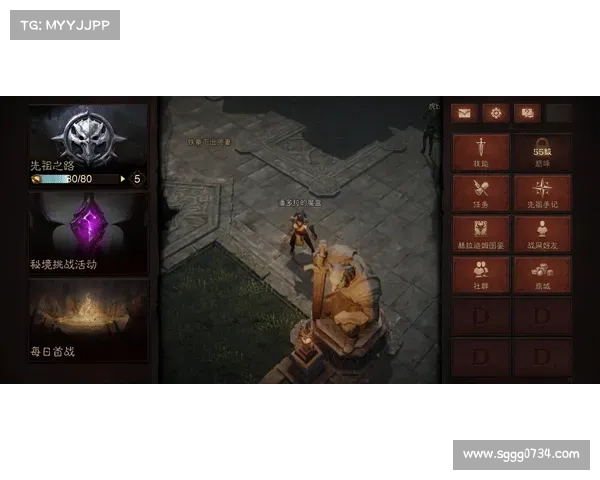Open the 每日首战 daily battle panel
This screenshot has height=480, width=600.
point(89,320)
